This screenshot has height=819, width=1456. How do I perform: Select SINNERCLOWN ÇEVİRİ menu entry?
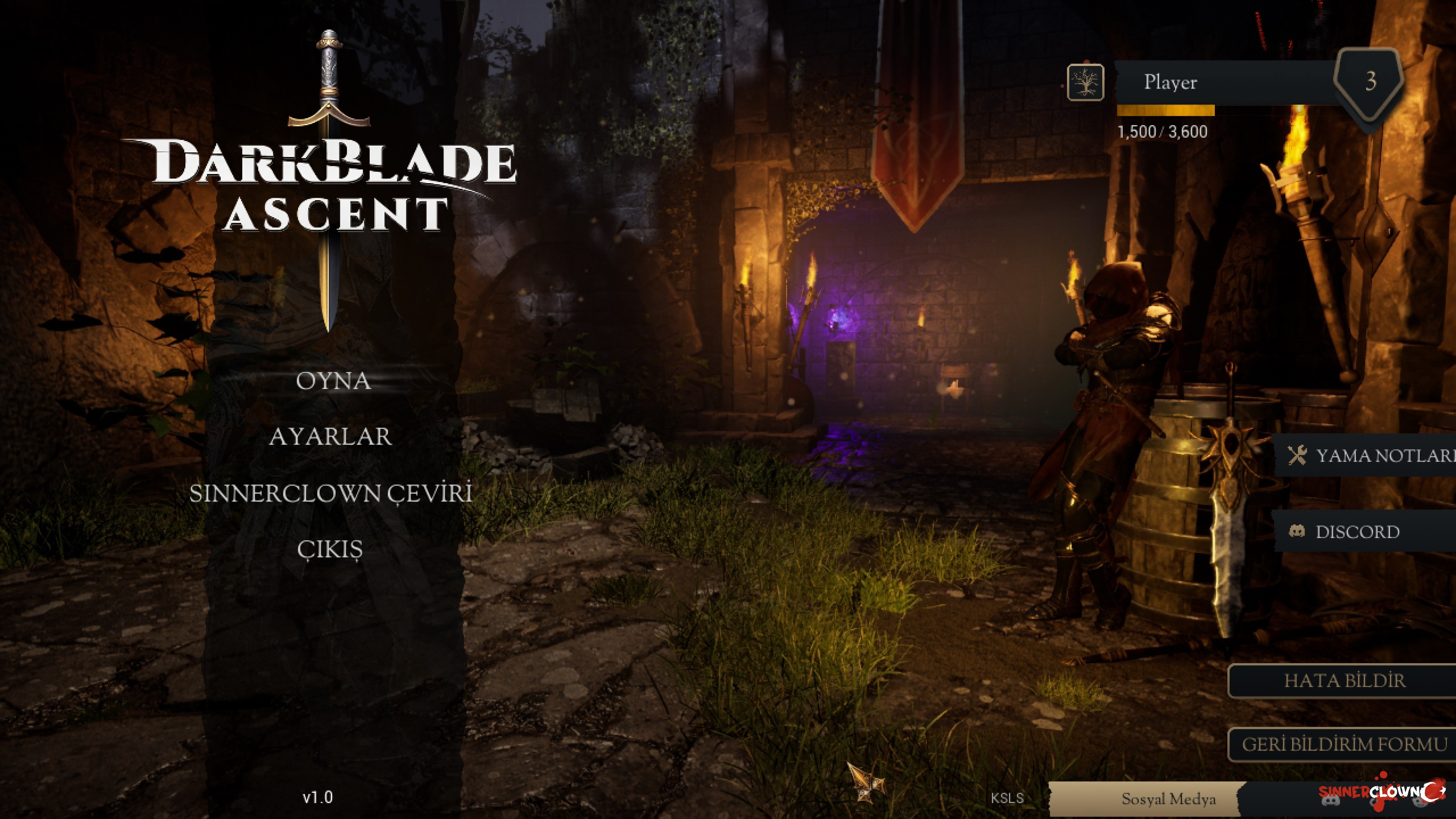click(x=331, y=493)
